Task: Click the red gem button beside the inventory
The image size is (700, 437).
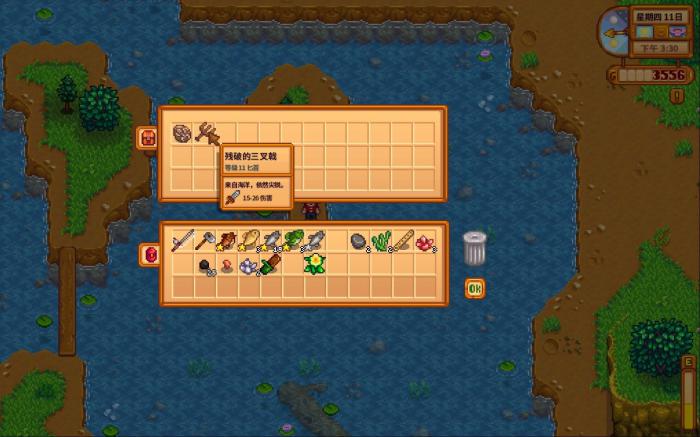Action: 150,255
